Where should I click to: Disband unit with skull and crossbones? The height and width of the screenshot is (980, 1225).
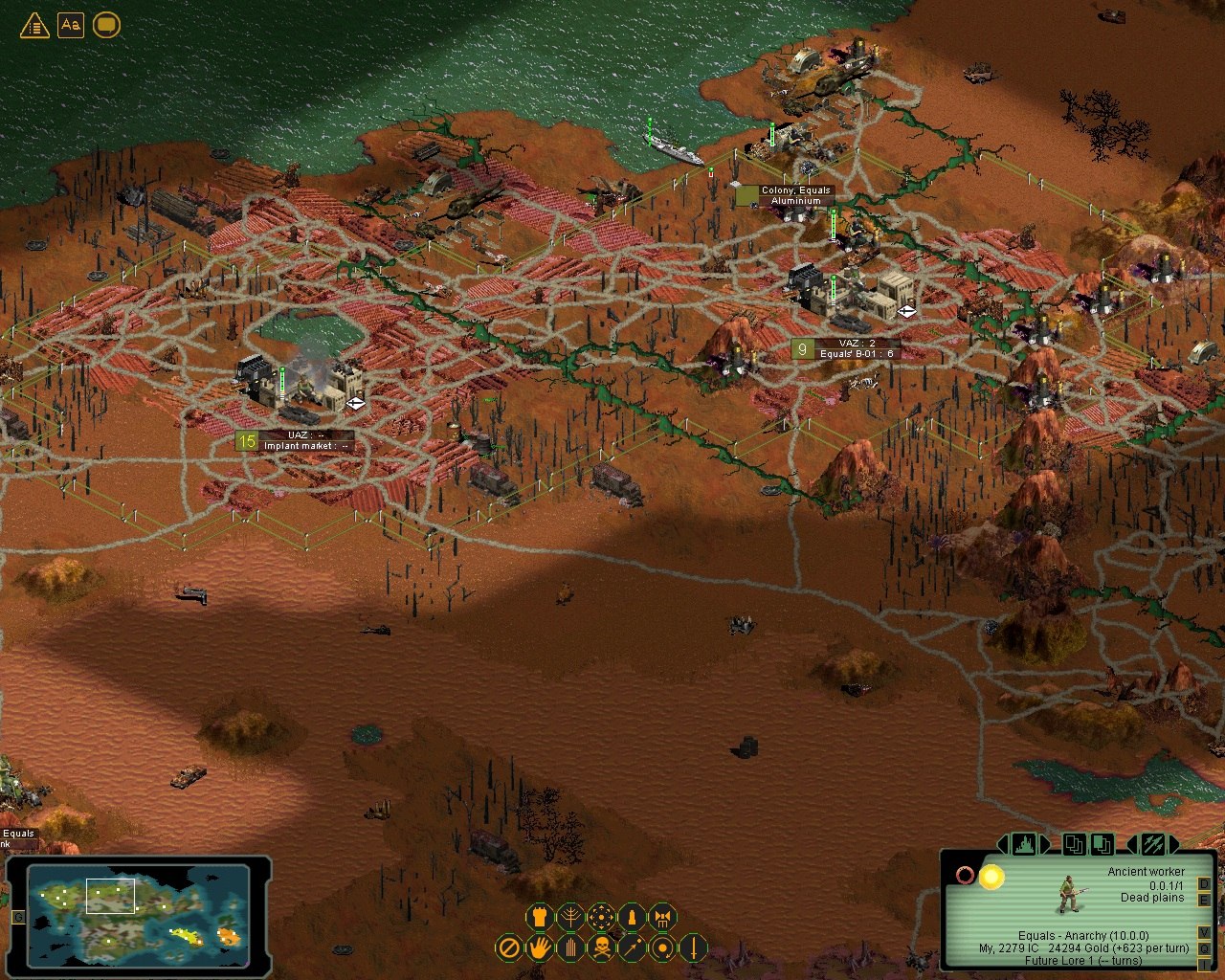pyautogui.click(x=601, y=948)
